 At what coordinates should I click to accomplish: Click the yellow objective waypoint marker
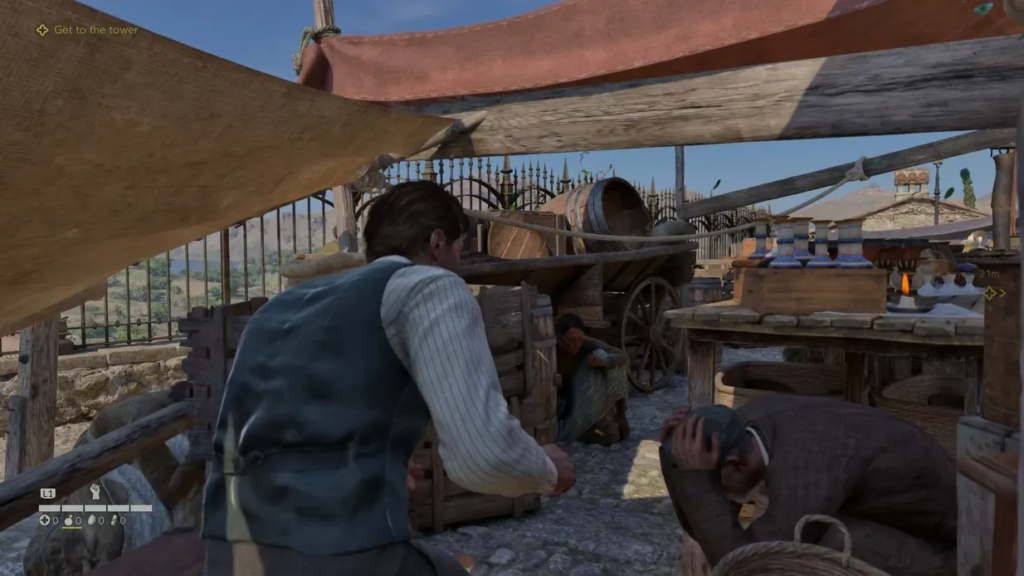(x=991, y=293)
